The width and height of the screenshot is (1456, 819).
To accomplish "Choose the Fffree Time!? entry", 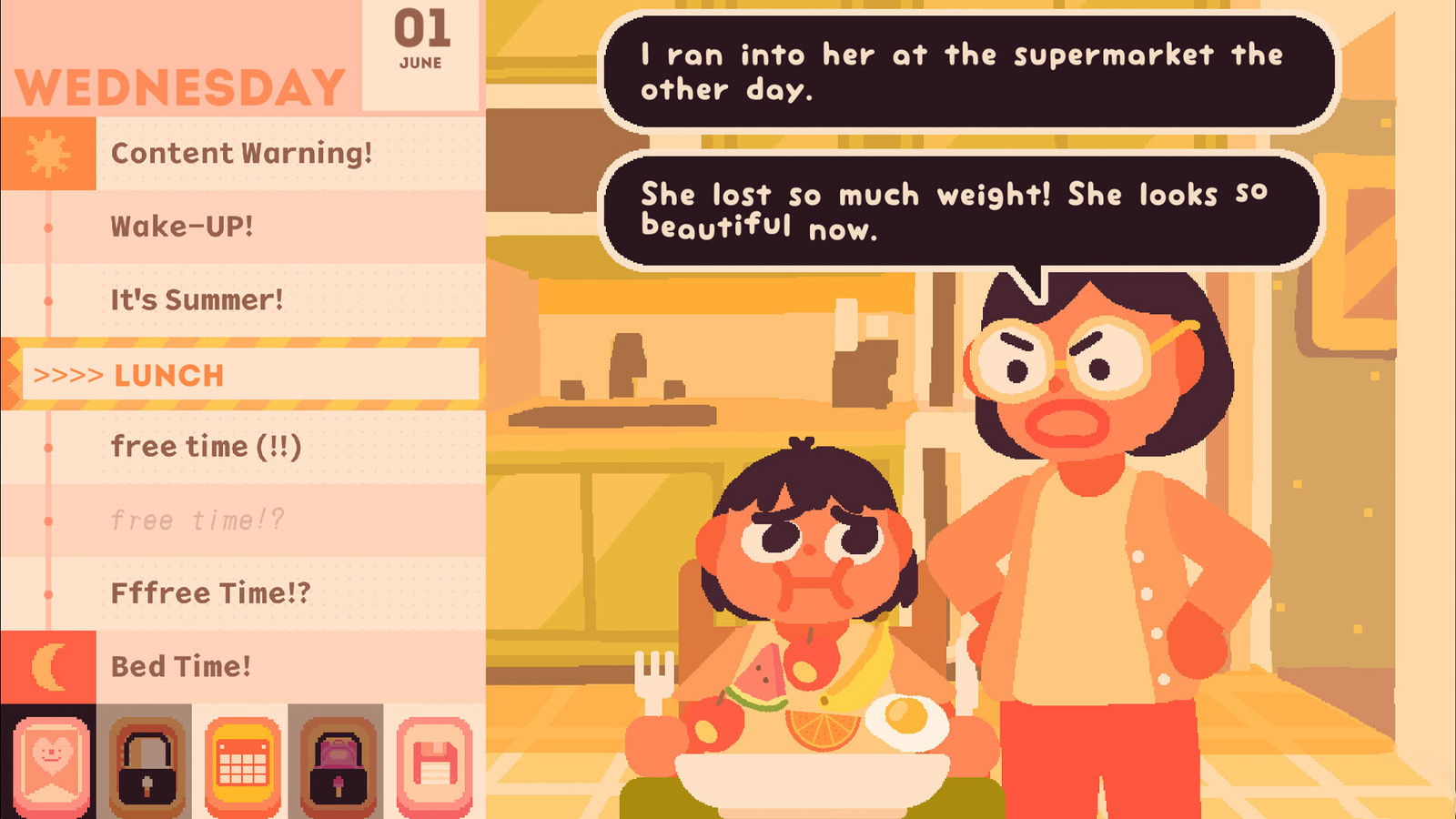I will pos(210,593).
